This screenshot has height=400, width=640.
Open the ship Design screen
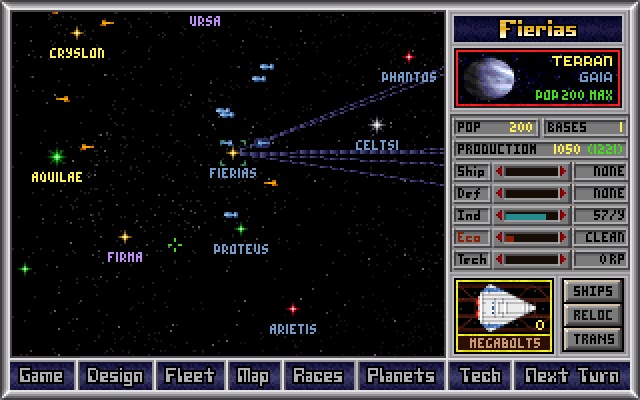115,376
